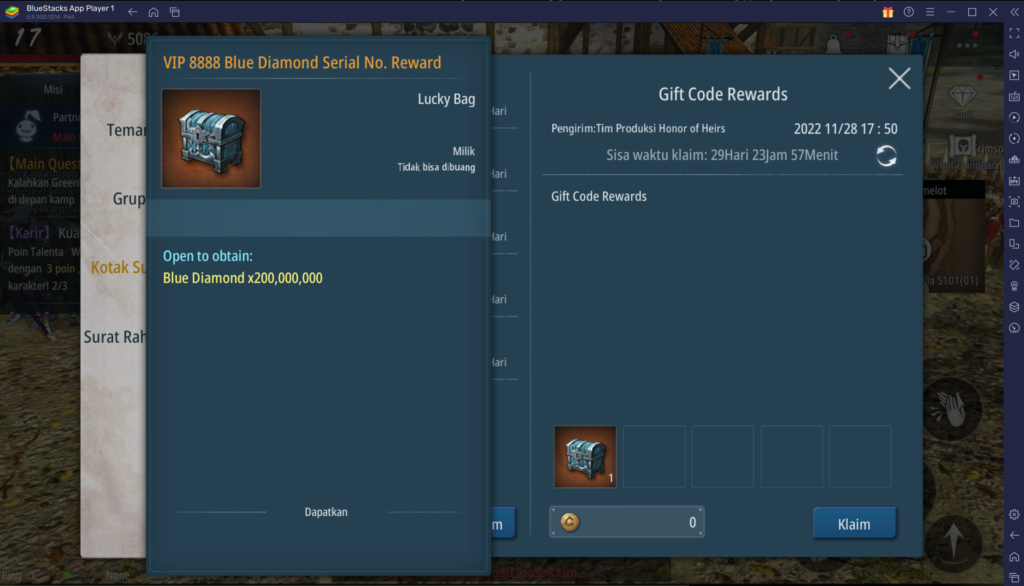Minimize the BlueStacks window
Image resolution: width=1024 pixels, height=586 pixels.
tap(950, 12)
